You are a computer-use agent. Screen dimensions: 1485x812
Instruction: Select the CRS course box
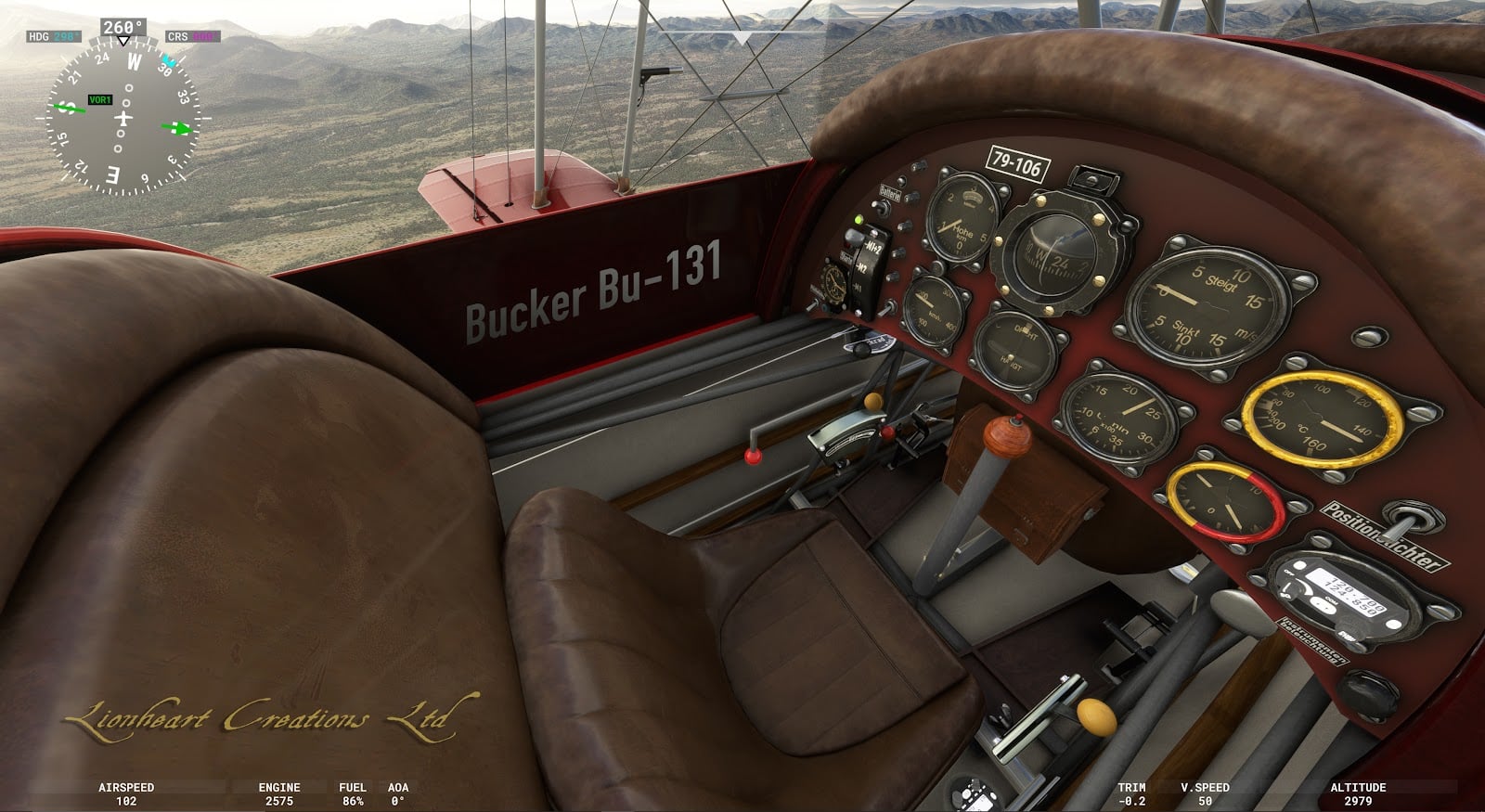coord(191,37)
